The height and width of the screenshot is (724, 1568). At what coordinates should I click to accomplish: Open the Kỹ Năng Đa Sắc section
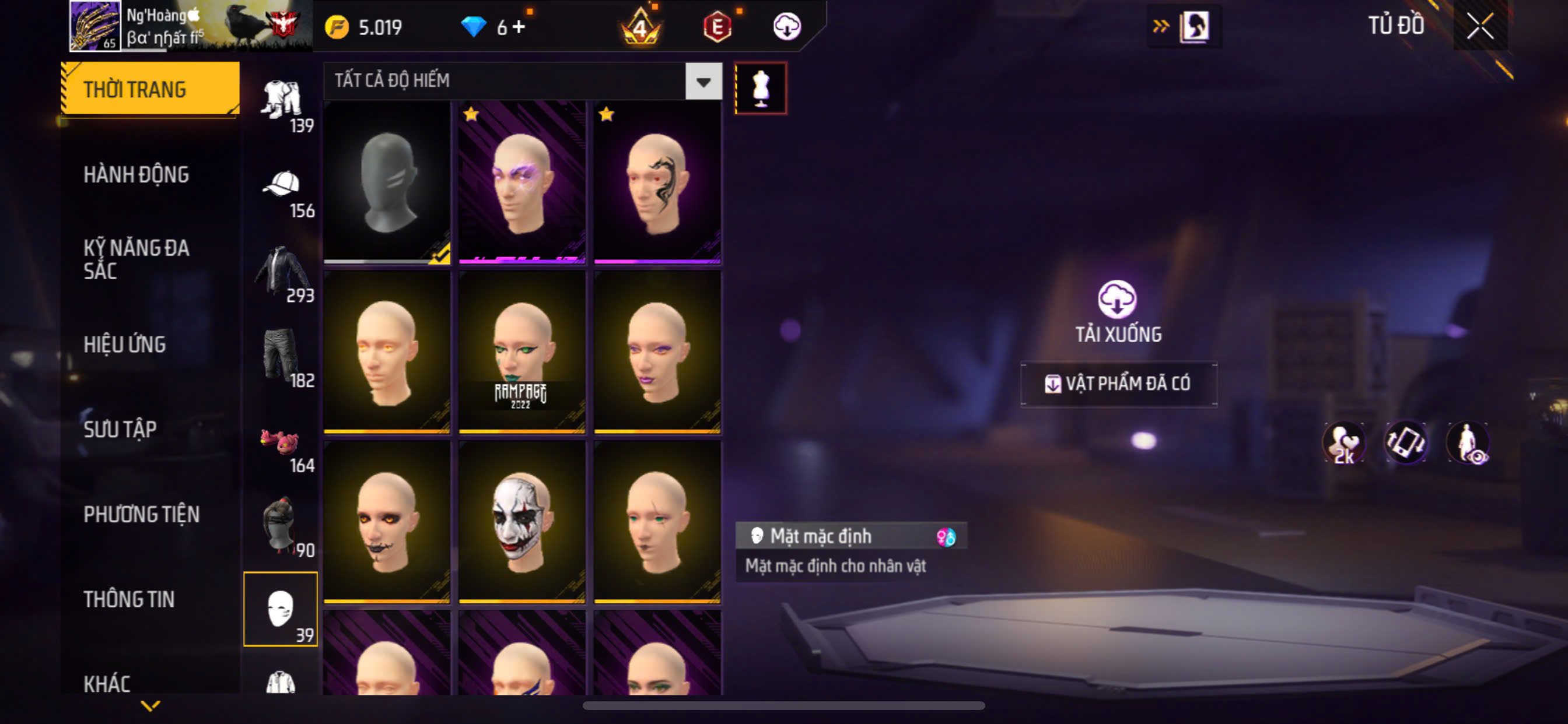click(x=136, y=259)
